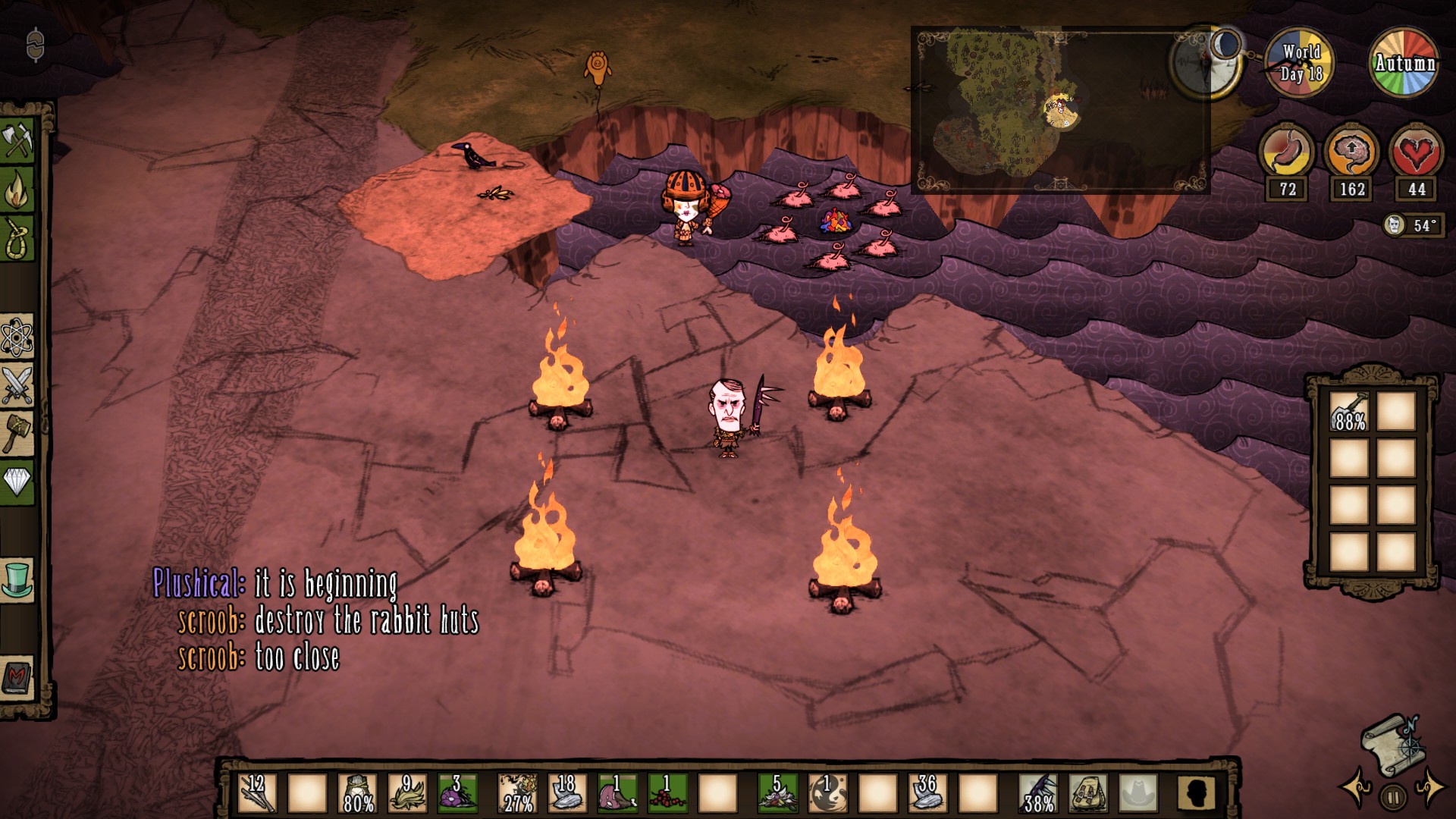The width and height of the screenshot is (1456, 819).
Task: Open the Tools crafting tab
Action: click(x=18, y=140)
